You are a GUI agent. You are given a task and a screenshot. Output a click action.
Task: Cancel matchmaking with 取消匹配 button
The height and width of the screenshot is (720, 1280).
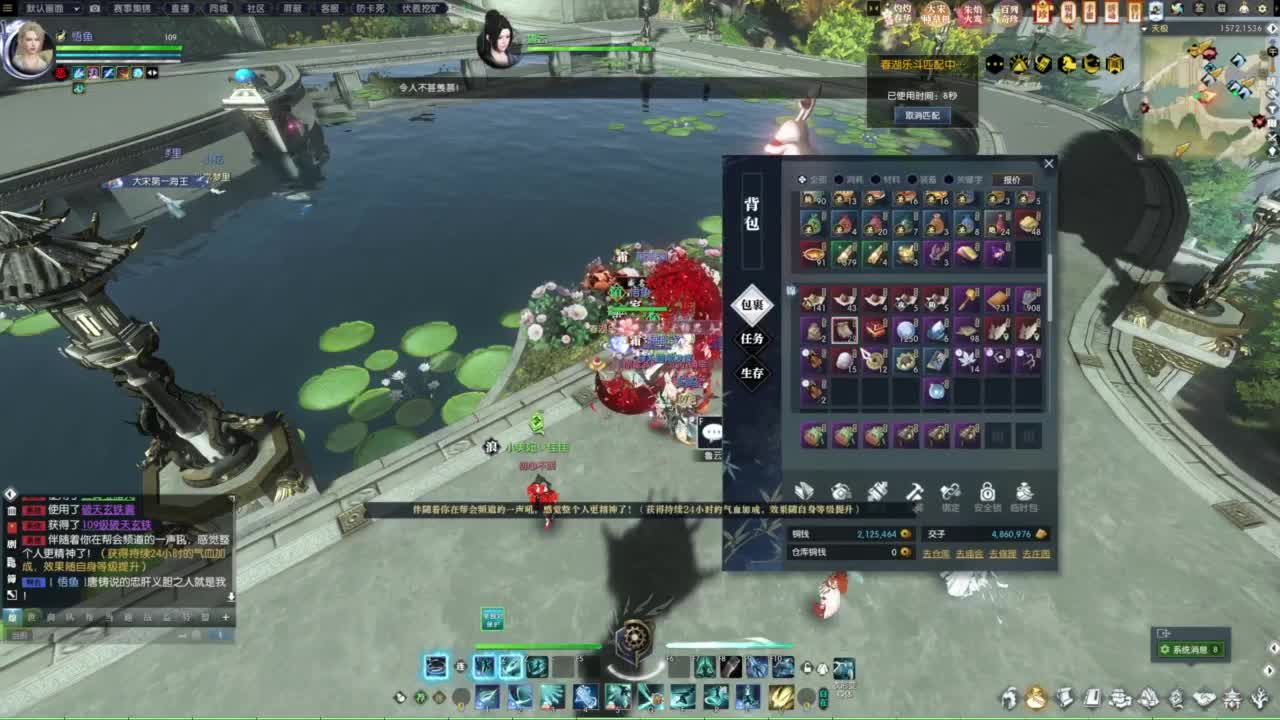pyautogui.click(x=922, y=115)
